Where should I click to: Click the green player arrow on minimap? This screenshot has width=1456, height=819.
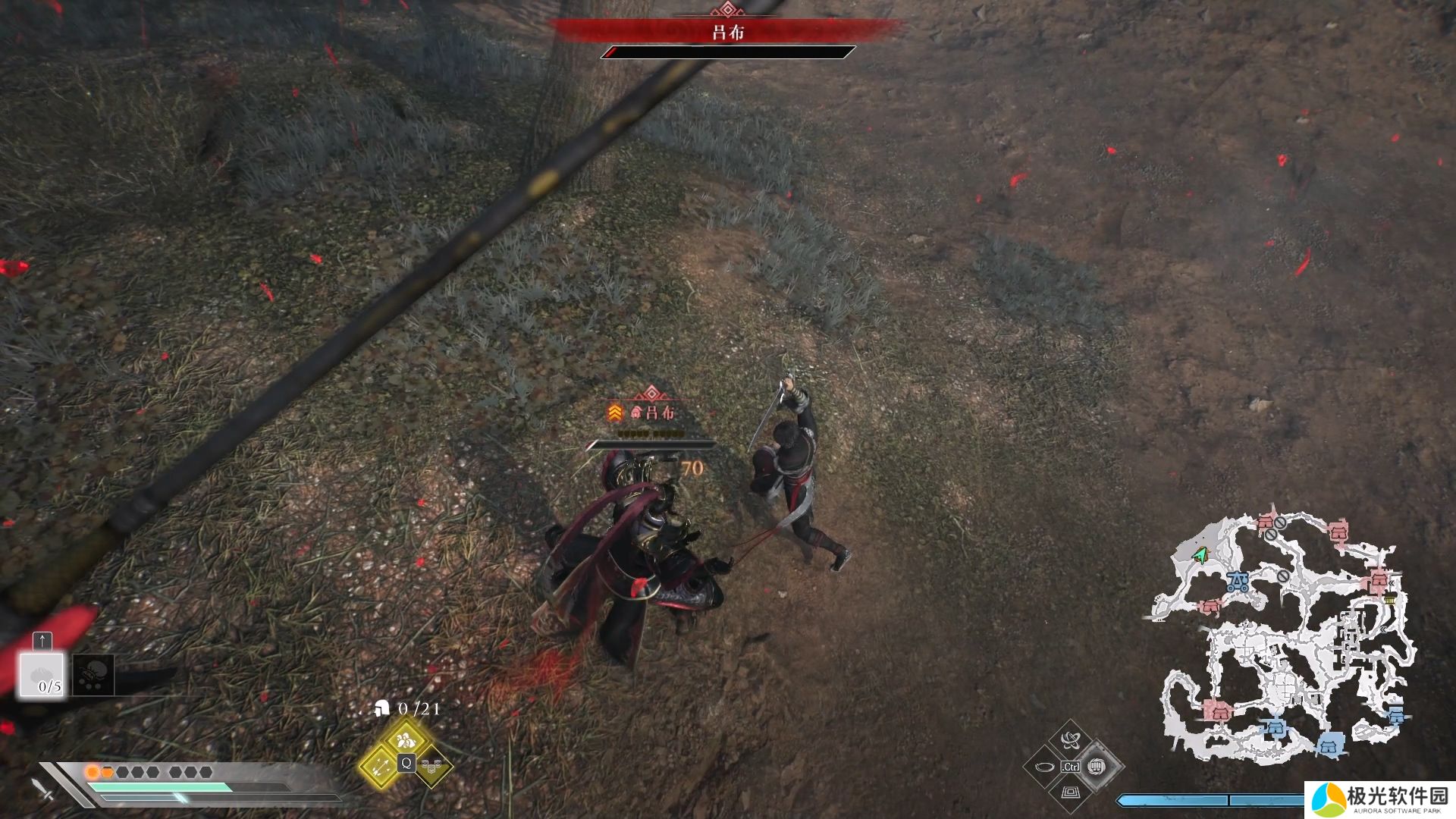1200,556
